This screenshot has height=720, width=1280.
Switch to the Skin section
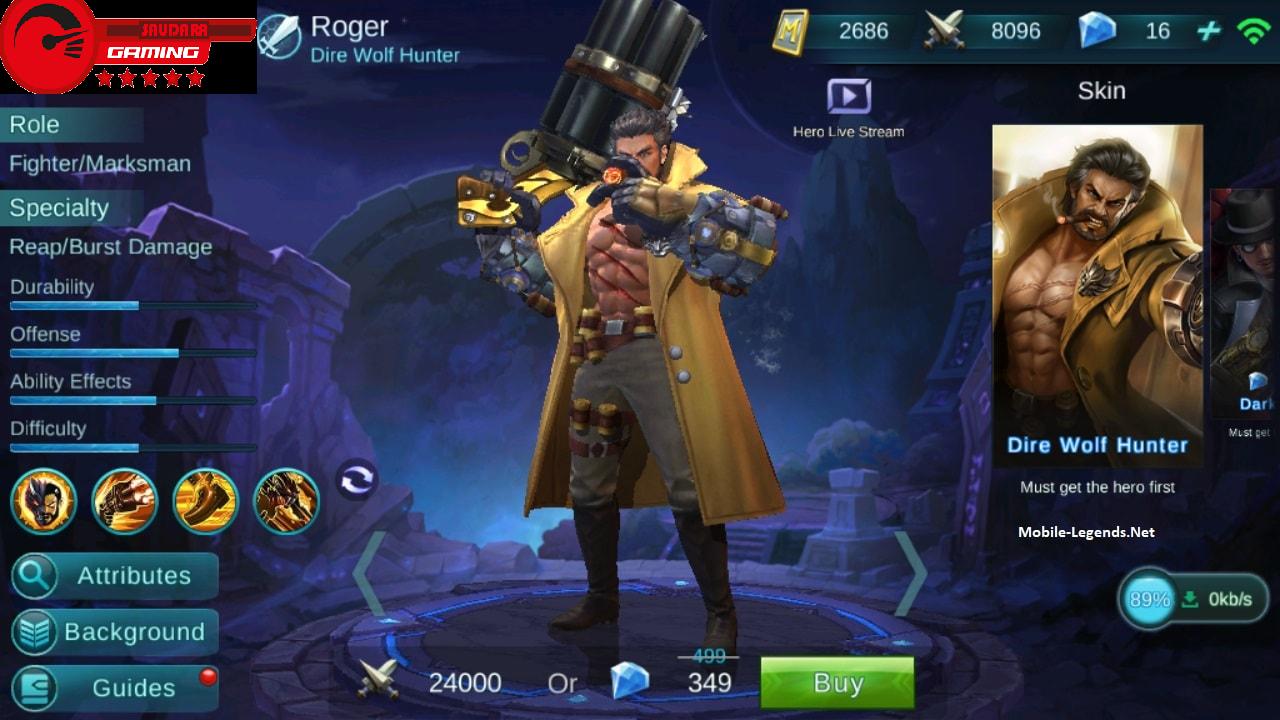point(1102,90)
